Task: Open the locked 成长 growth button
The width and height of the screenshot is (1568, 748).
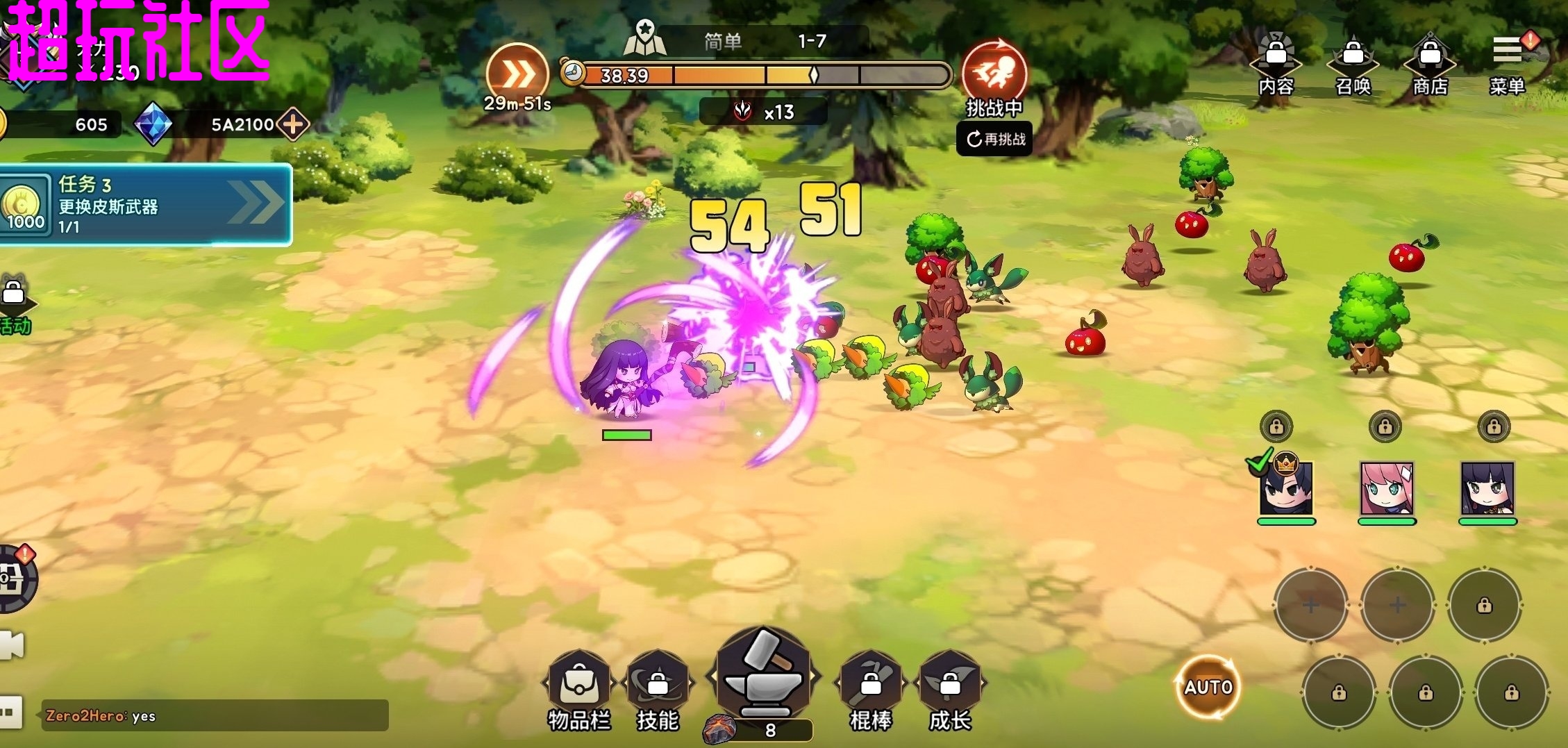Action: pos(949,688)
